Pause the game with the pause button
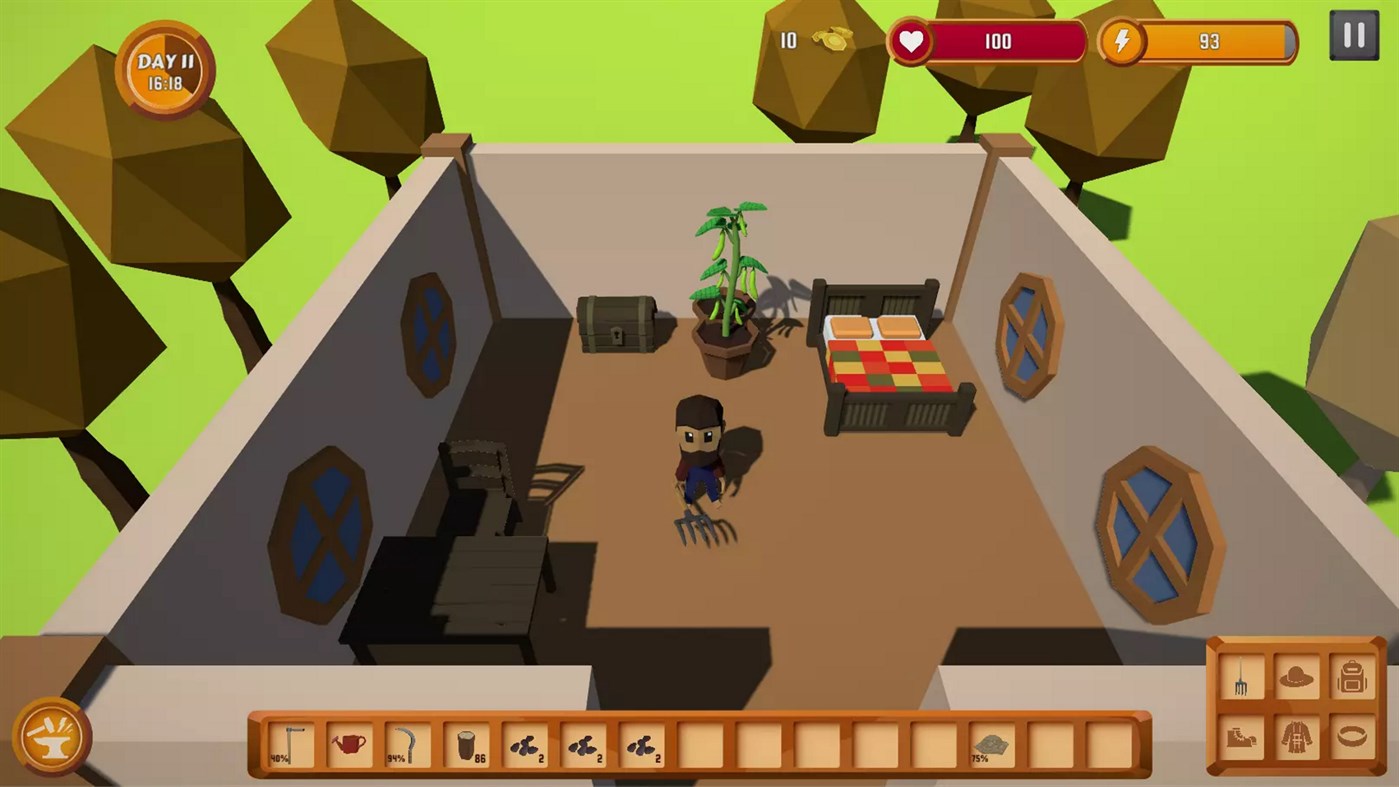1399x787 pixels. click(x=1354, y=37)
